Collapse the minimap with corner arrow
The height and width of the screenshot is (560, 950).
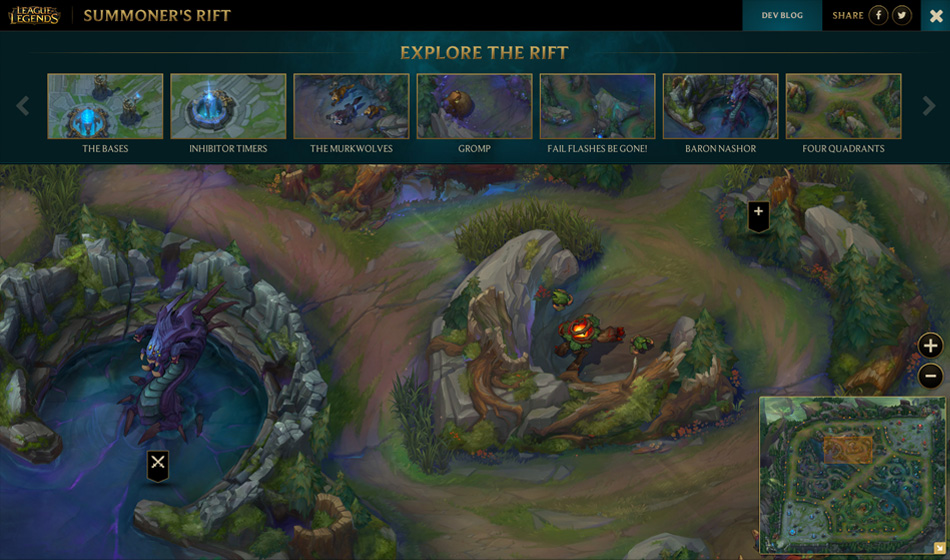click(x=939, y=548)
